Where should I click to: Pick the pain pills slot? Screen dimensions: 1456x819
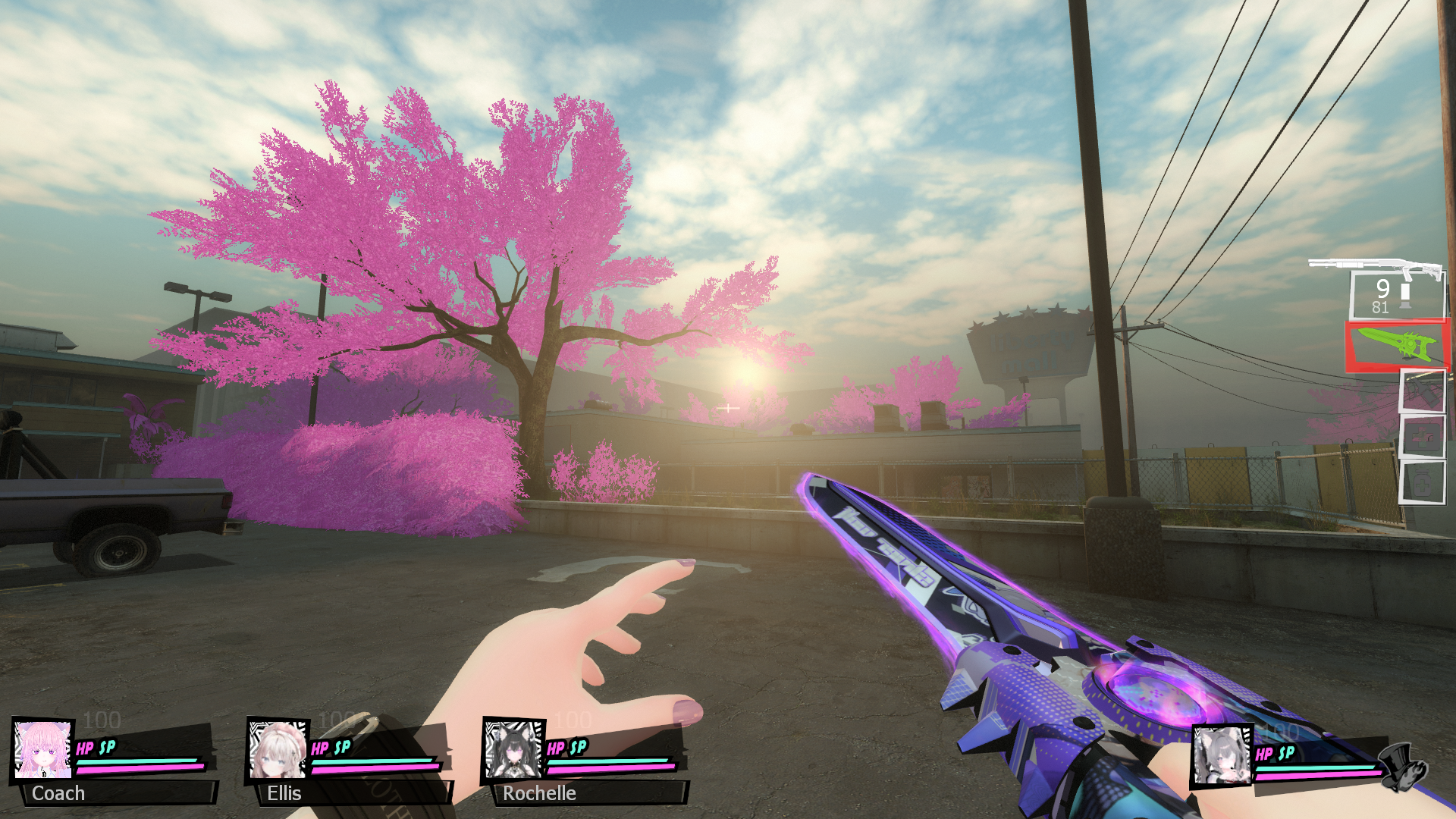(1421, 482)
